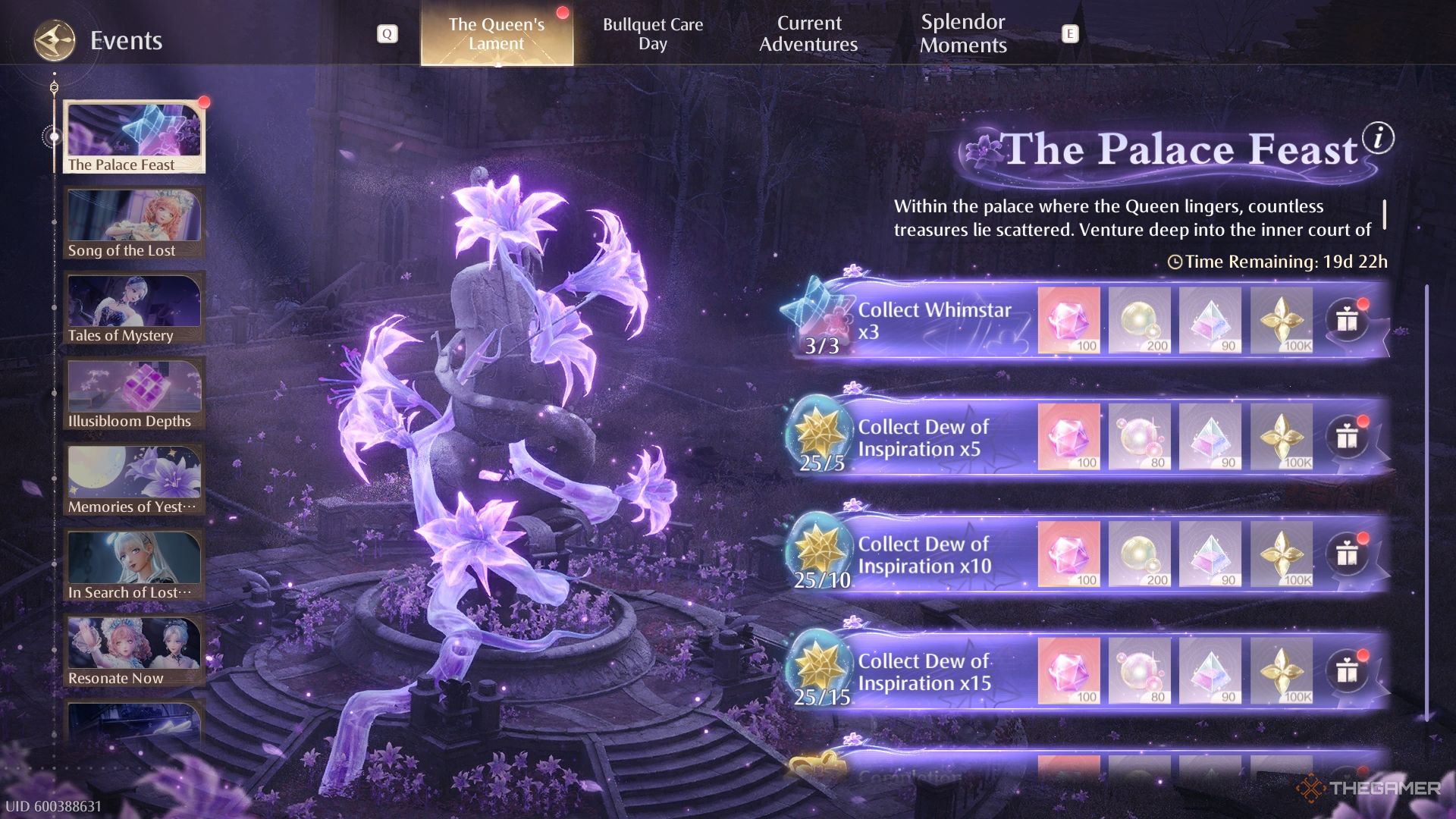Switch to The Queen's Lament tab

[x=497, y=34]
